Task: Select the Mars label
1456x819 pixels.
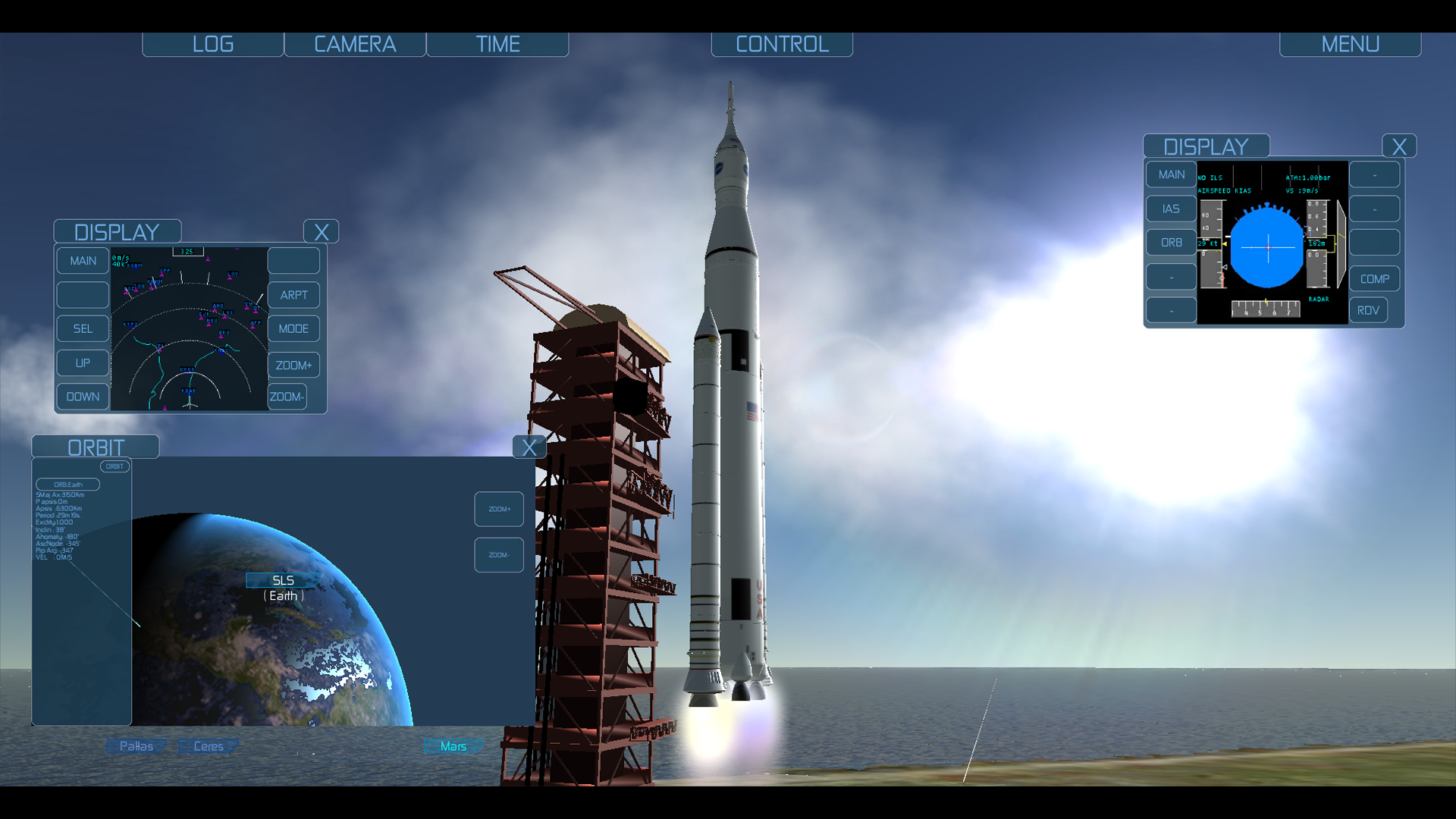Action: [453, 746]
